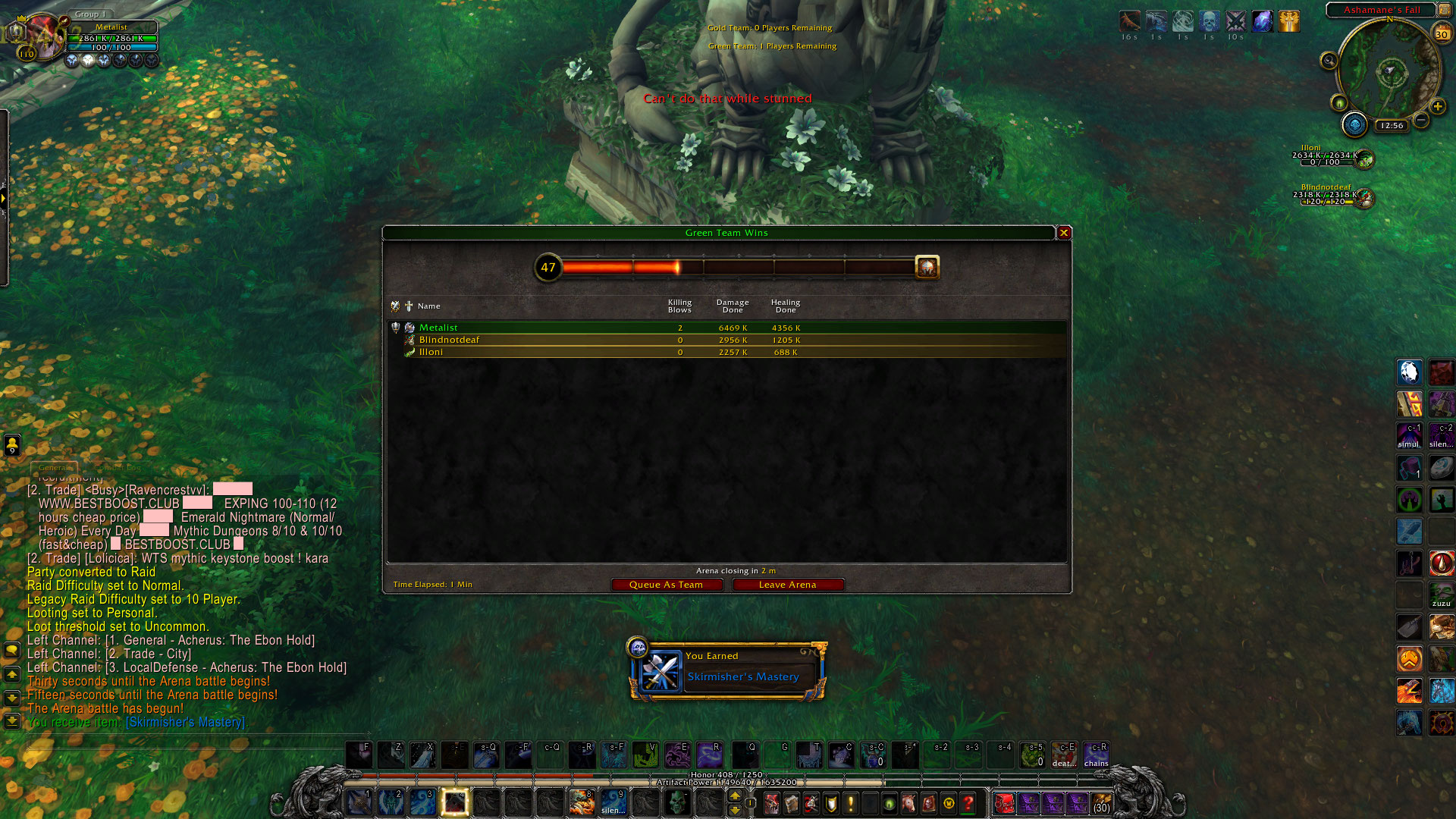This screenshot has width=1456, height=819.
Task: Select the General chat tab
Action: 54,467
